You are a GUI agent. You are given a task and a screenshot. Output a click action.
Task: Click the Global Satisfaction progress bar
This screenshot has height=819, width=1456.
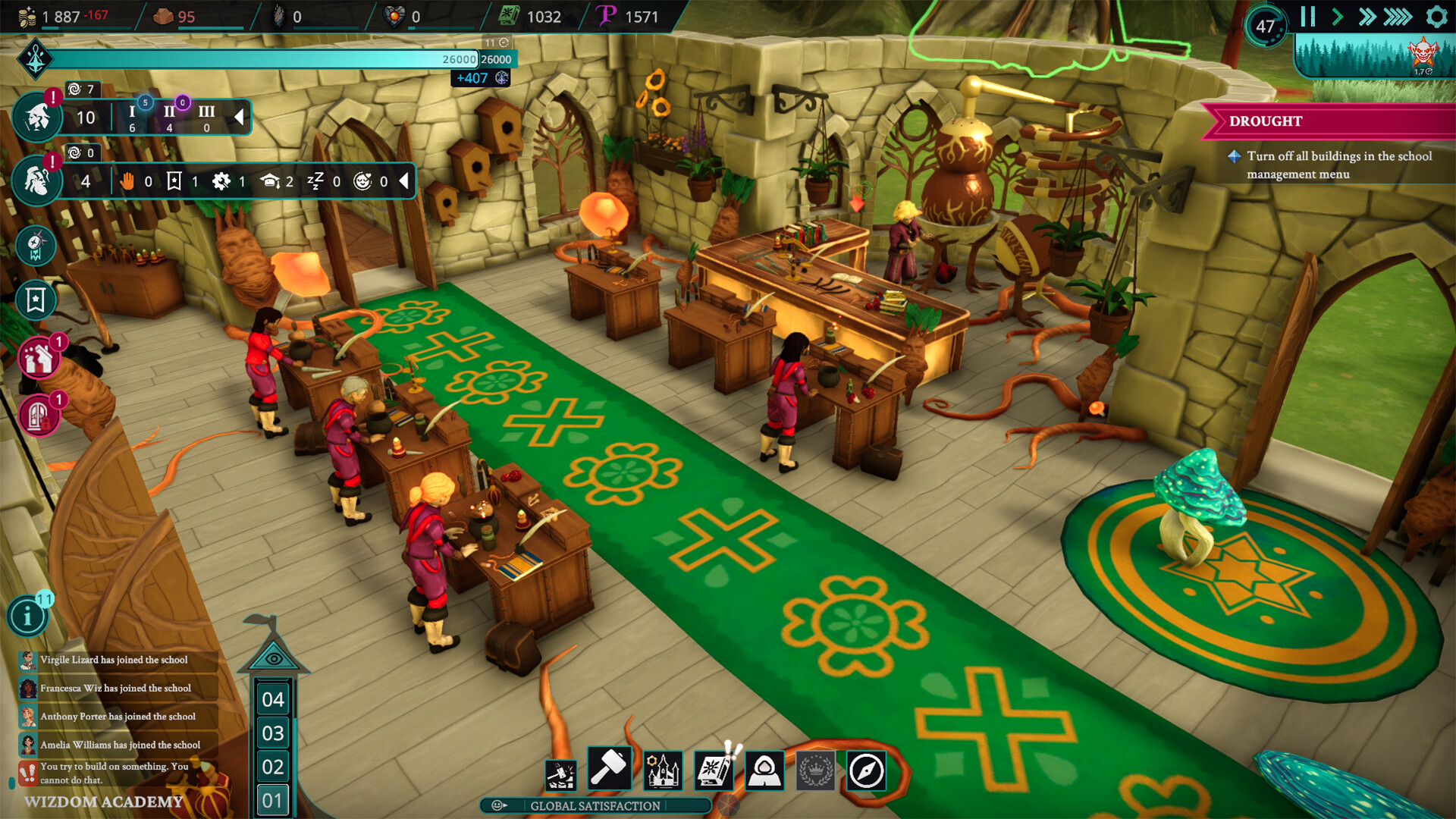coord(595,807)
